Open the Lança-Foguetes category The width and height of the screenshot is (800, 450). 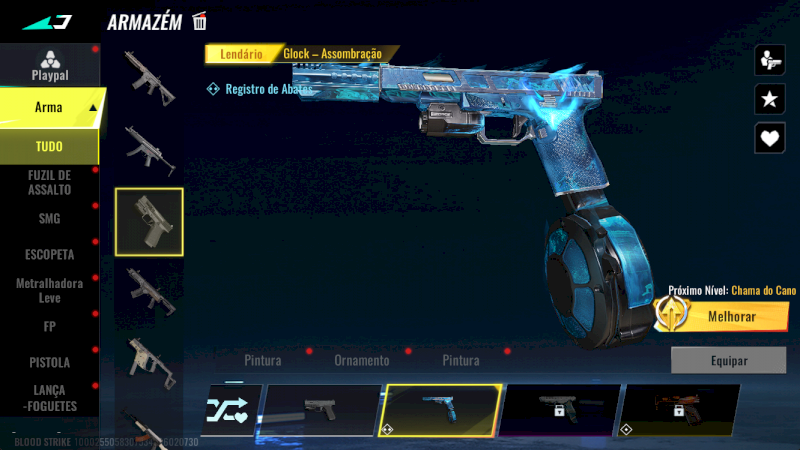[49, 398]
